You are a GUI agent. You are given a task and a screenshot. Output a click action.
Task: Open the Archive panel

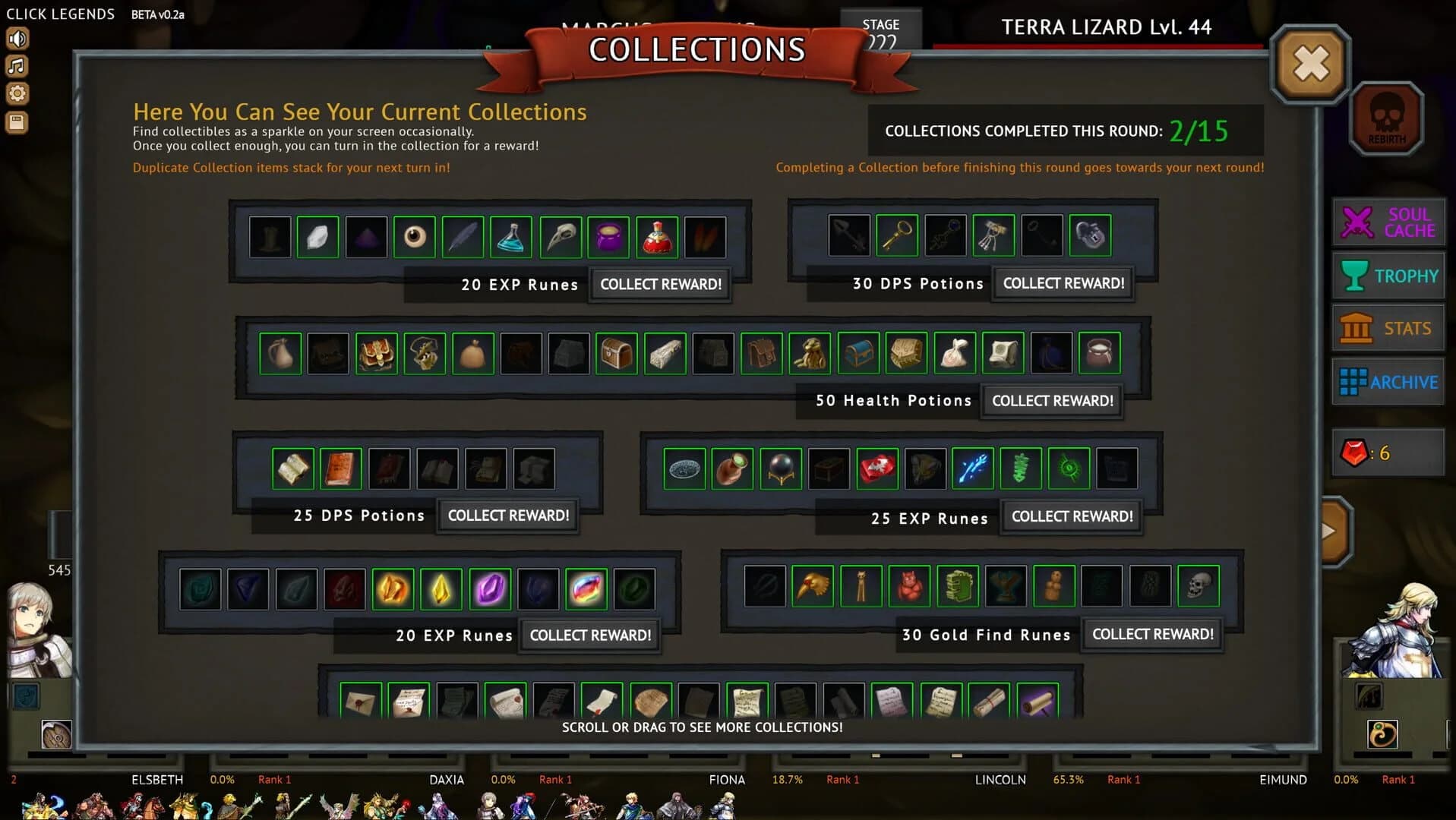tap(1387, 382)
